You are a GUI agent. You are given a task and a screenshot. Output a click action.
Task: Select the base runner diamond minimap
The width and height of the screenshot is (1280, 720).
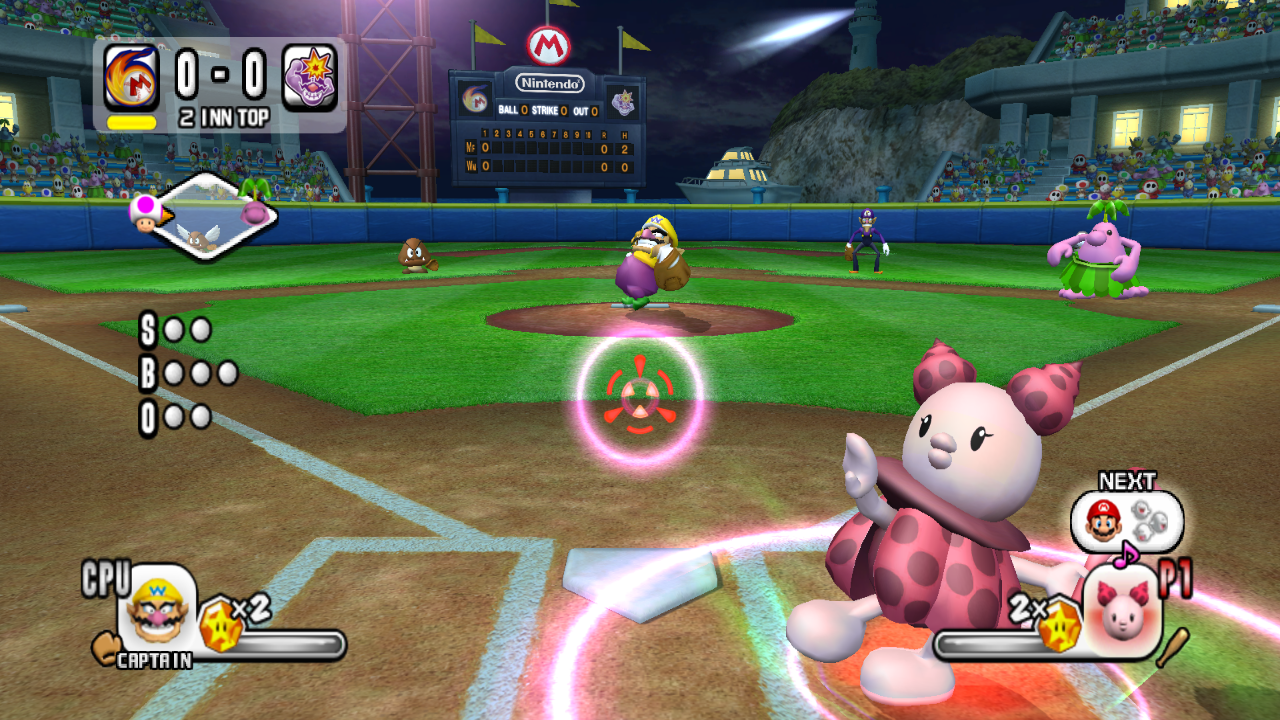coord(208,217)
